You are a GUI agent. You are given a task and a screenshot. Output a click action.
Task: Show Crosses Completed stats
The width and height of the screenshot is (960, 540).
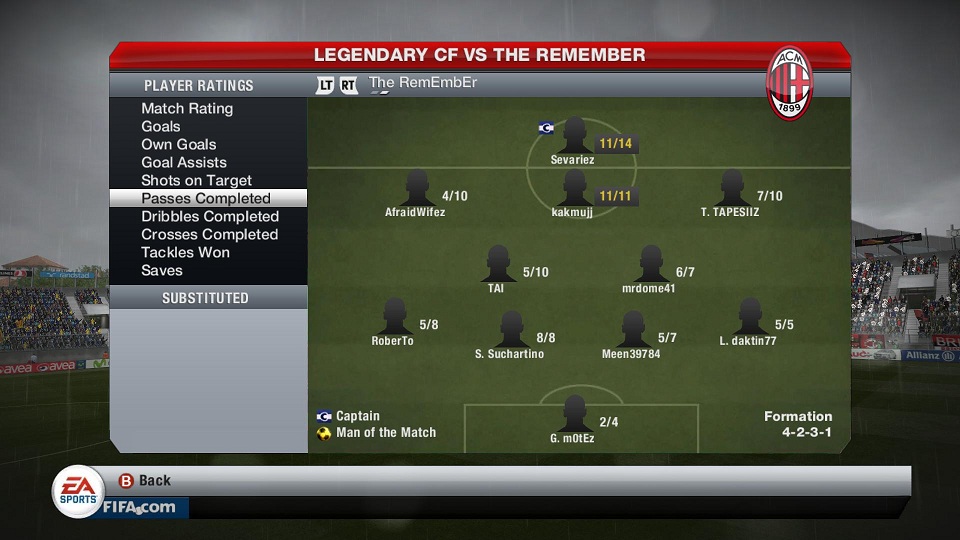click(209, 235)
